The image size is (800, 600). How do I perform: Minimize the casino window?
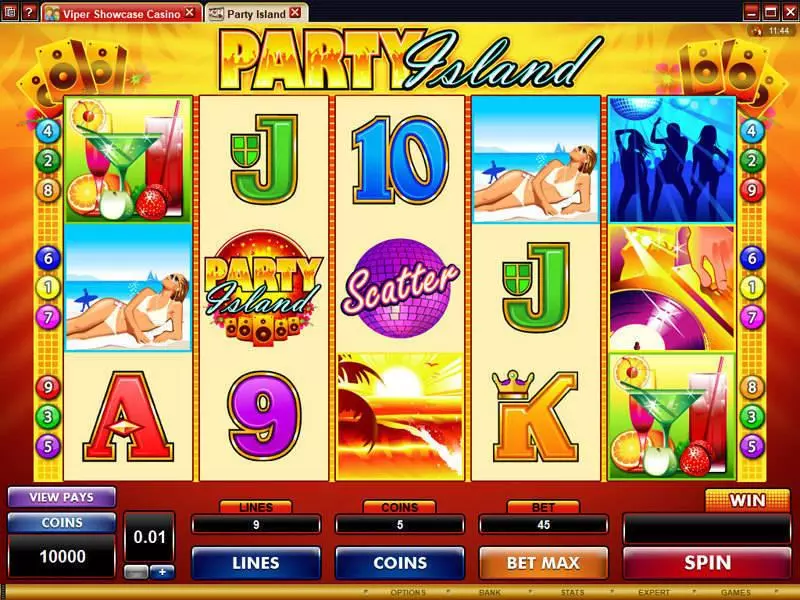[x=751, y=12]
